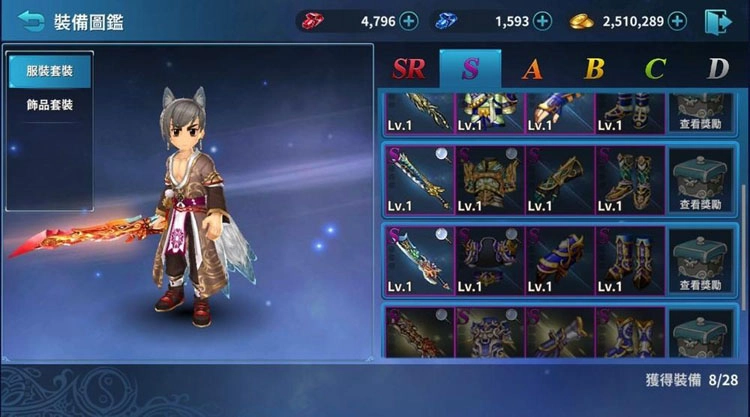Choose the green and gold greaves slot

pyautogui.click(x=629, y=180)
